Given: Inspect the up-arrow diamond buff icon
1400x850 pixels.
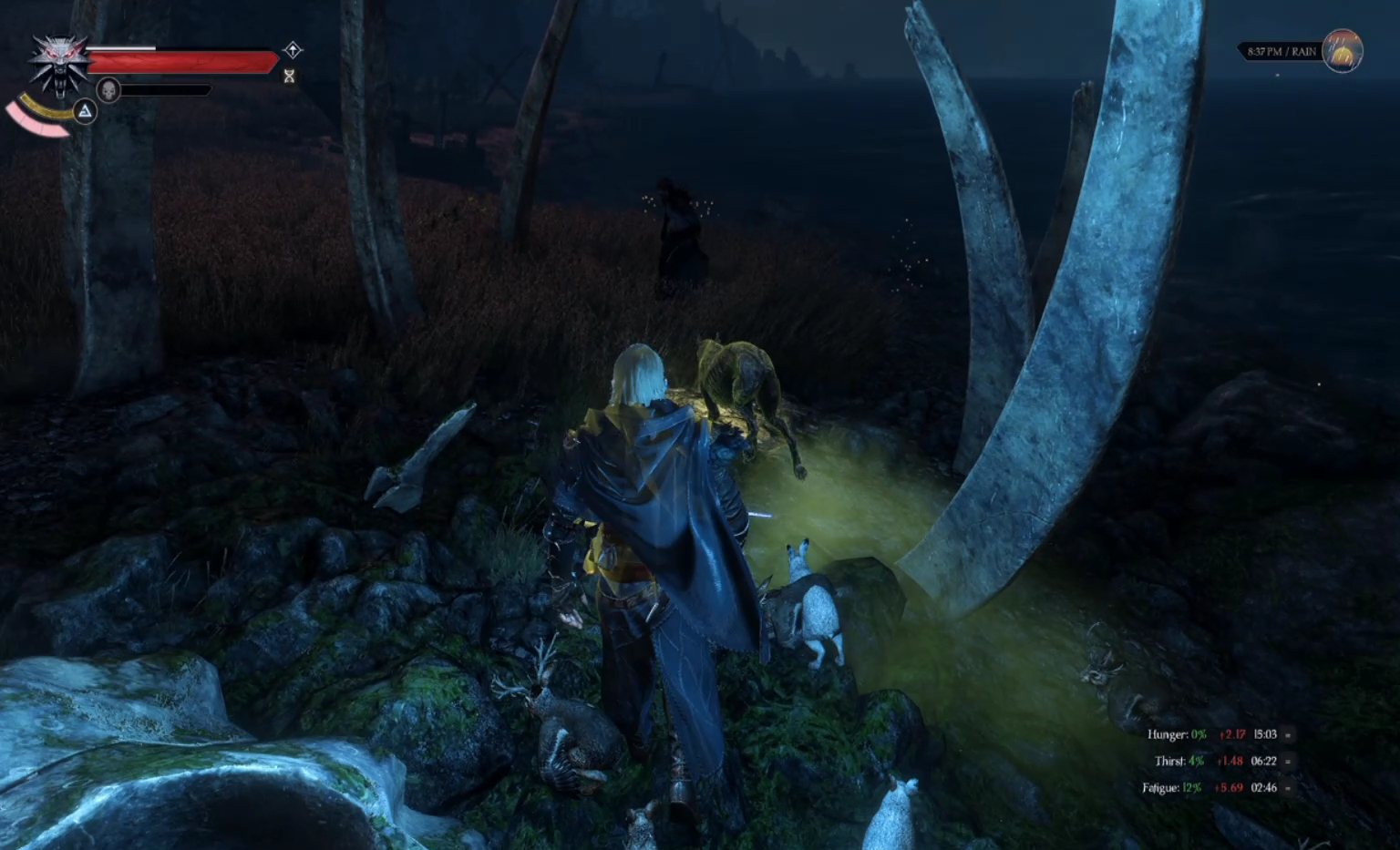Looking at the screenshot, I should click(293, 49).
